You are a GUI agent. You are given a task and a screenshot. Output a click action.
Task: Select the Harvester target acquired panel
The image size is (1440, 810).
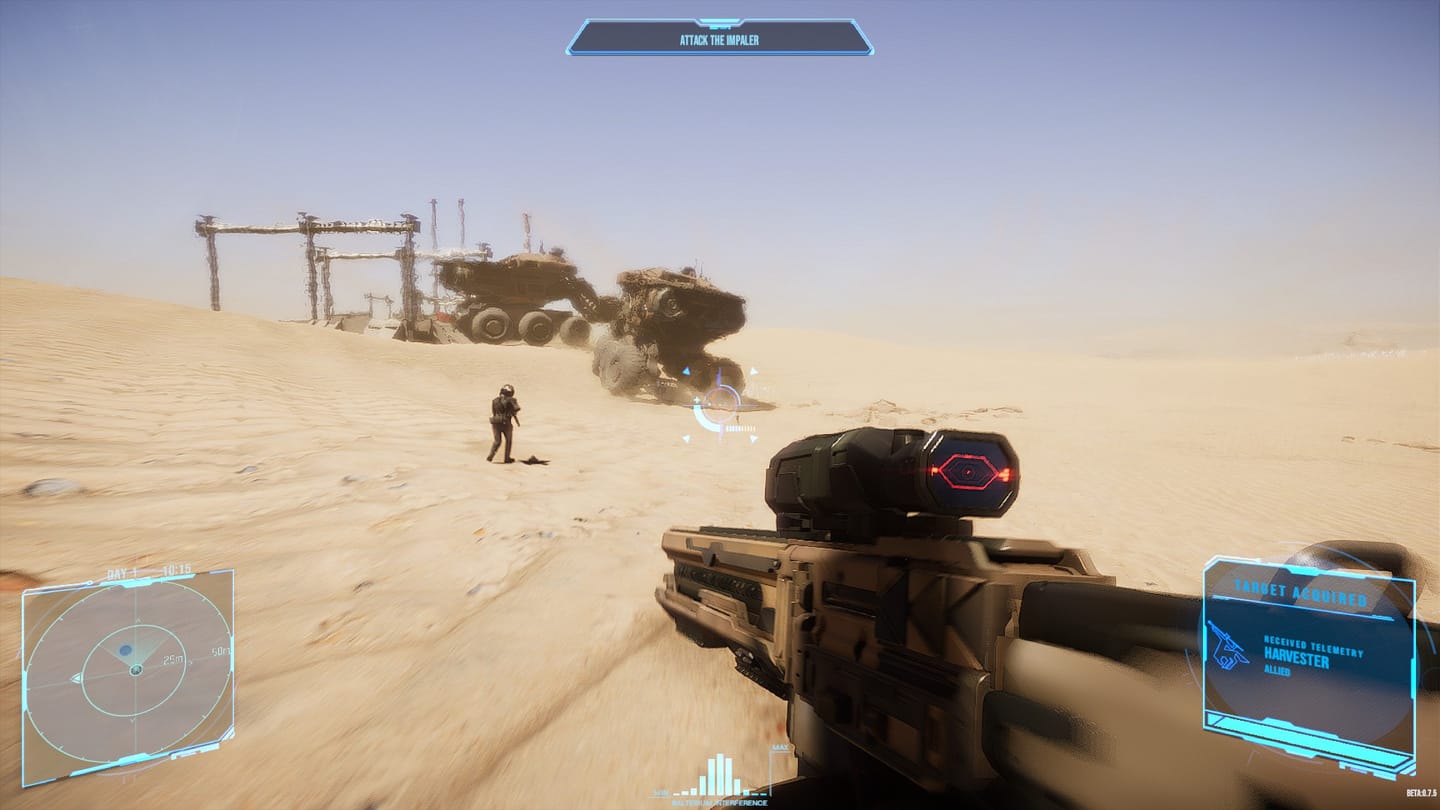(1308, 662)
